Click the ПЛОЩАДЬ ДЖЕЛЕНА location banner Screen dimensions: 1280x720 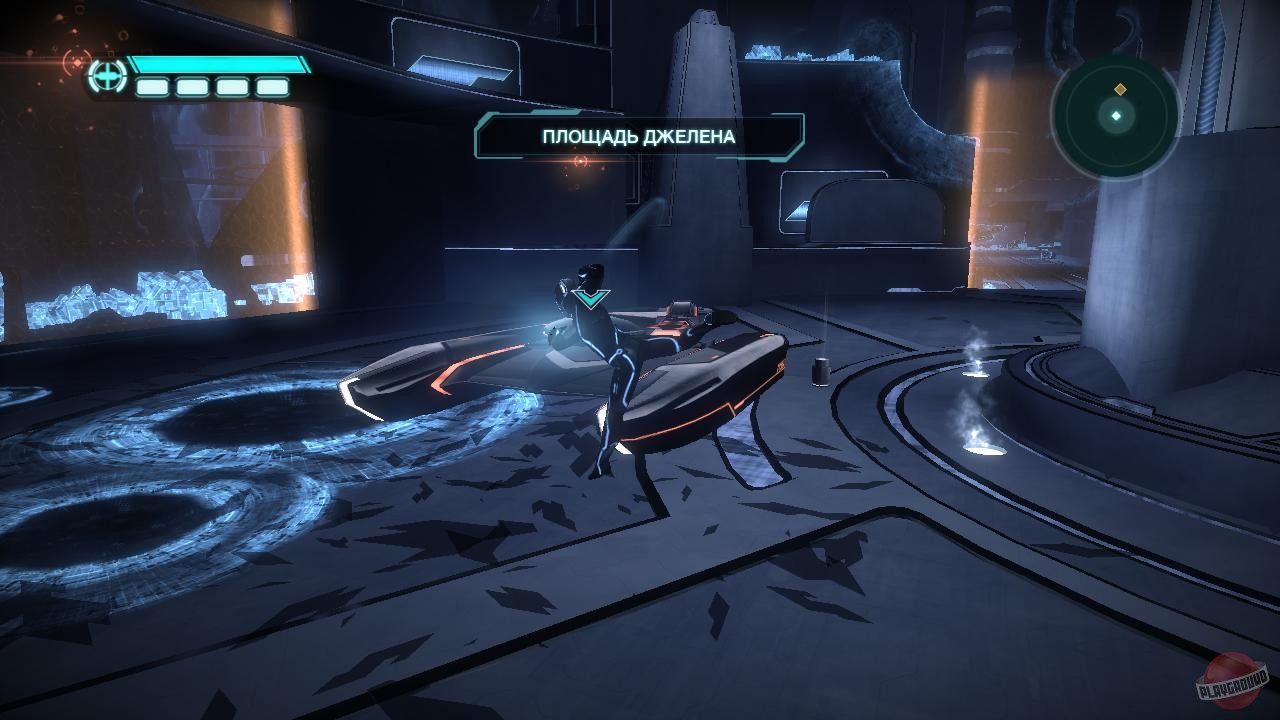[x=639, y=137]
